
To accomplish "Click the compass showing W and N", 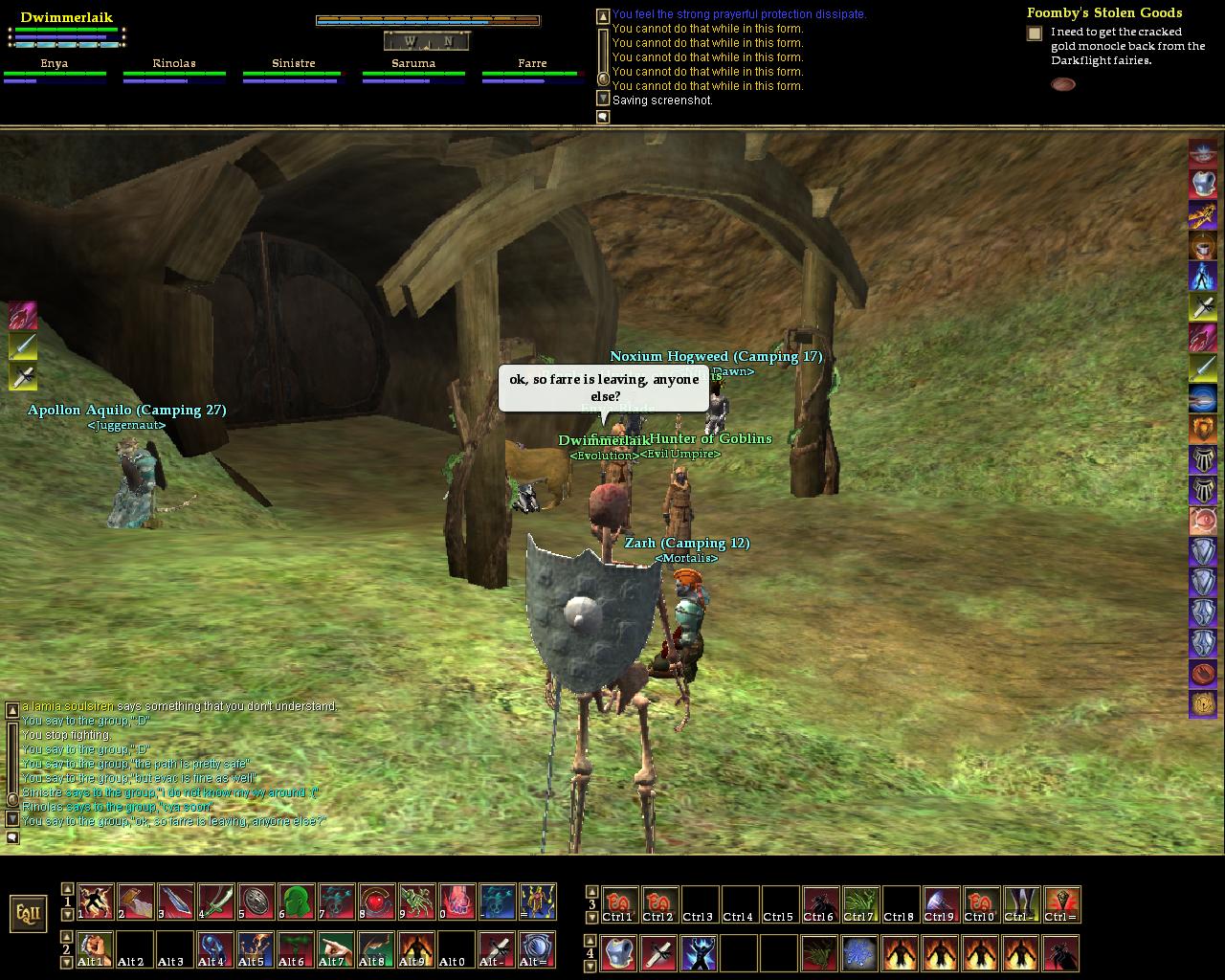I will tap(427, 41).
